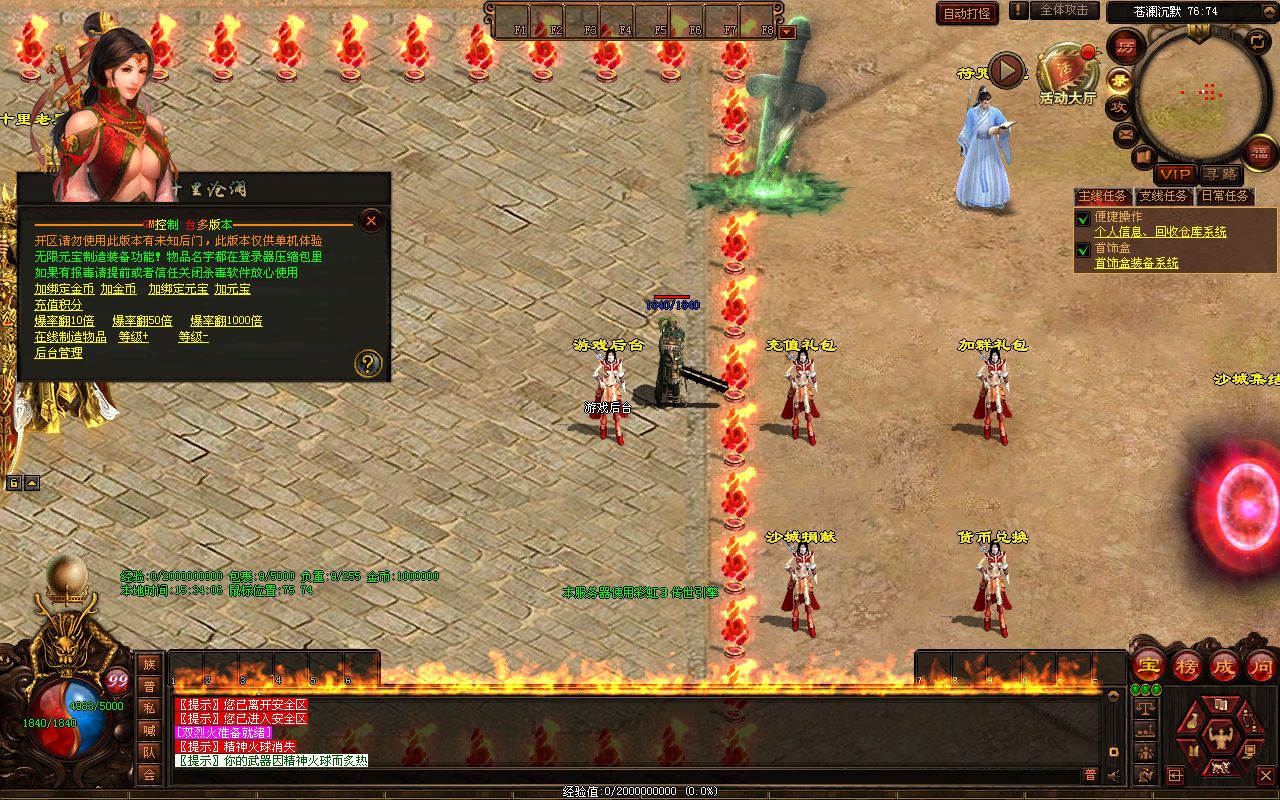Switch attack mode via 全体攻击 button

coord(1064,10)
